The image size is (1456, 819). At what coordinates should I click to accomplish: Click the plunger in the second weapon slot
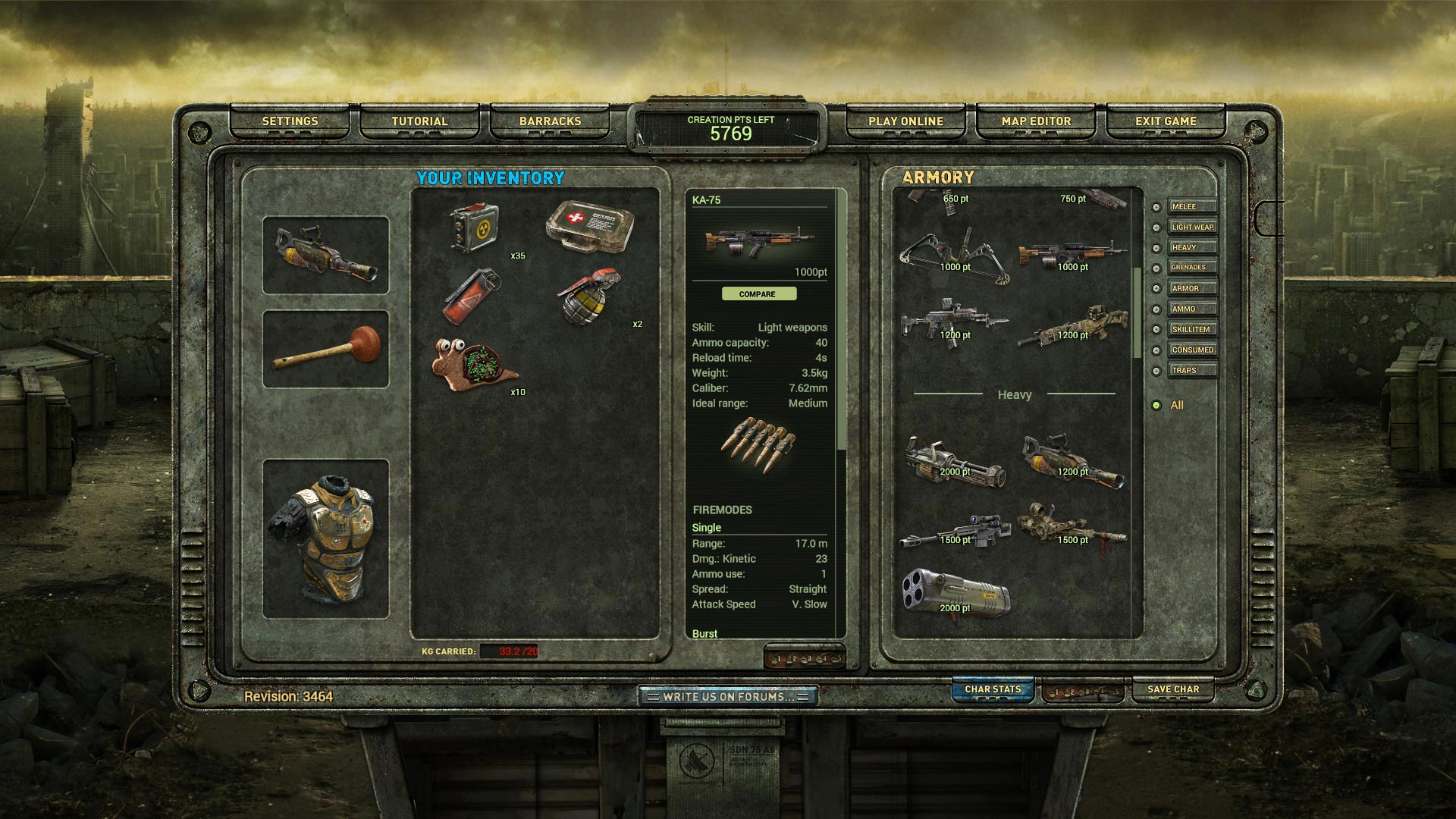325,345
